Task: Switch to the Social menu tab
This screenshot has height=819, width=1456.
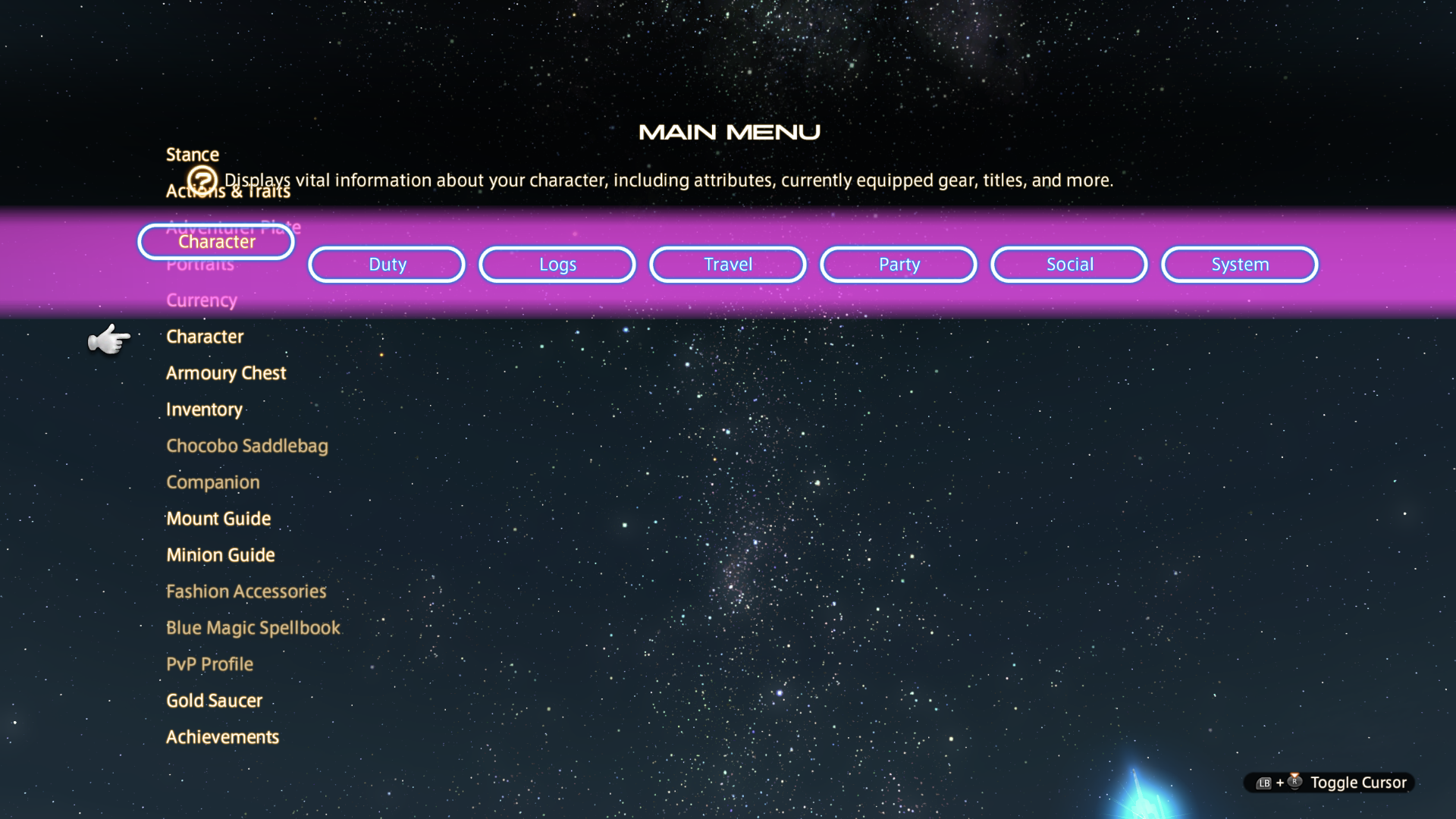Action: pyautogui.click(x=1068, y=264)
